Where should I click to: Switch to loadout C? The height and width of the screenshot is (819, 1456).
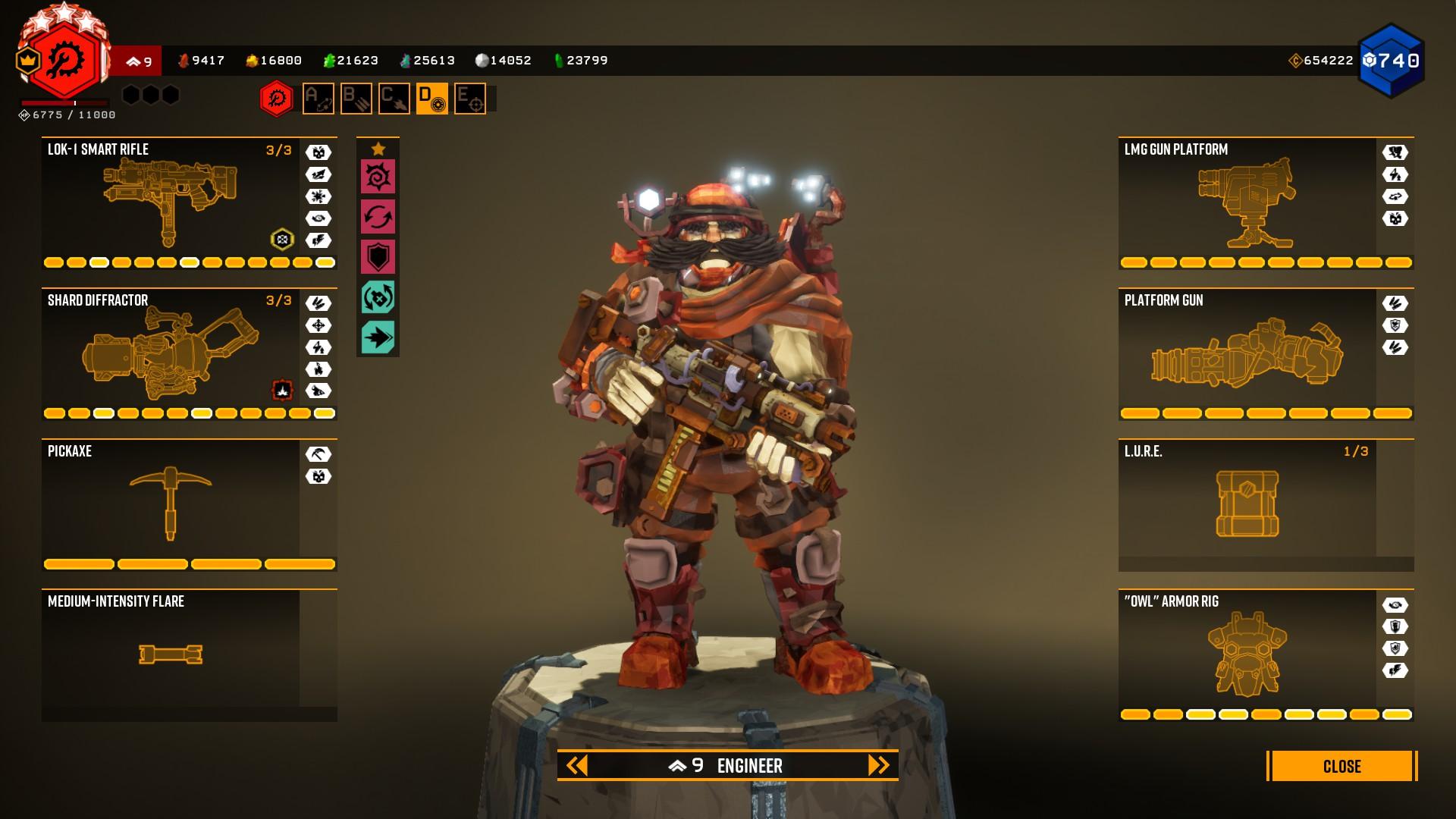(x=394, y=99)
